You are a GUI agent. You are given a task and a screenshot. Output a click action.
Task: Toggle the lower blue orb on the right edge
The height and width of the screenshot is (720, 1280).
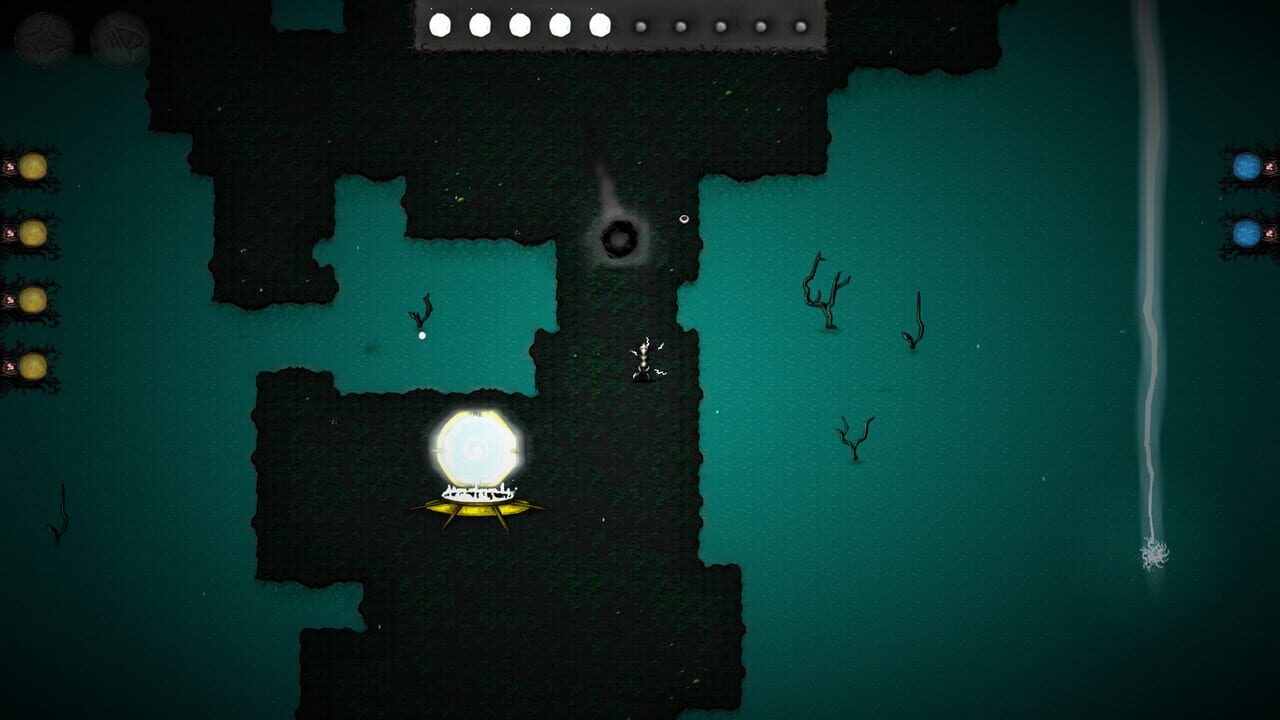1249,231
